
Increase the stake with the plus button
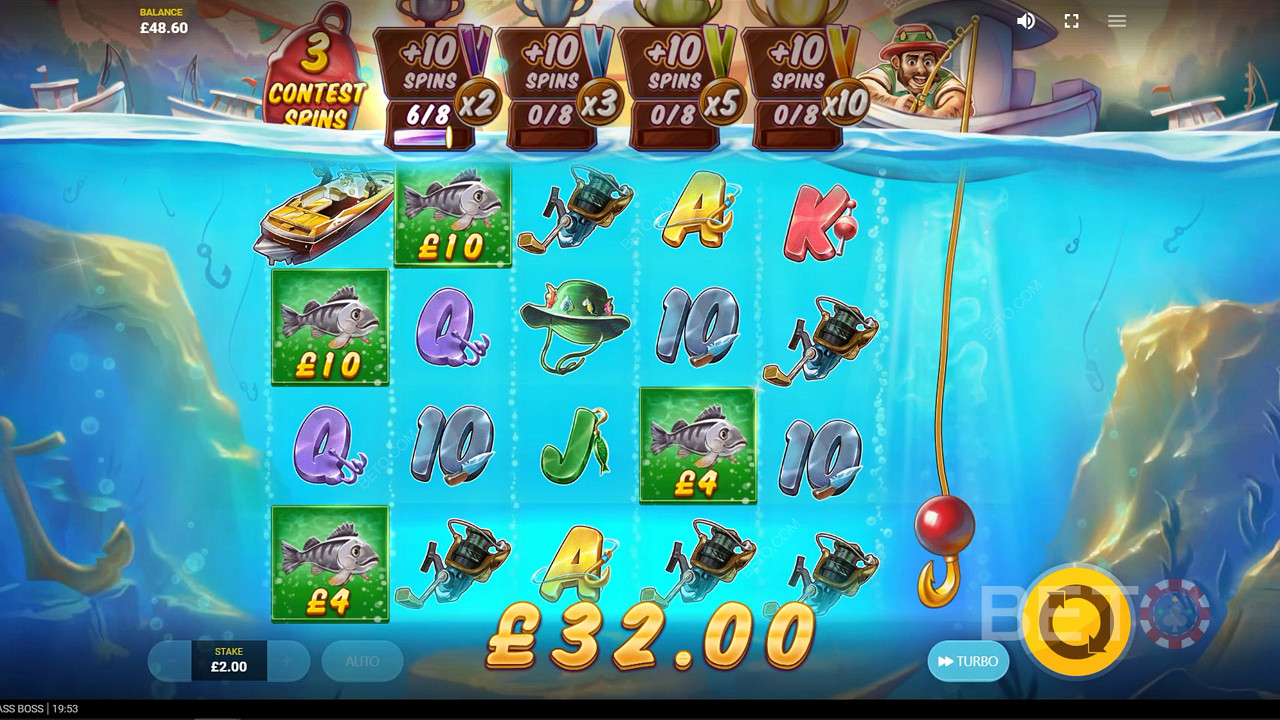(287, 661)
